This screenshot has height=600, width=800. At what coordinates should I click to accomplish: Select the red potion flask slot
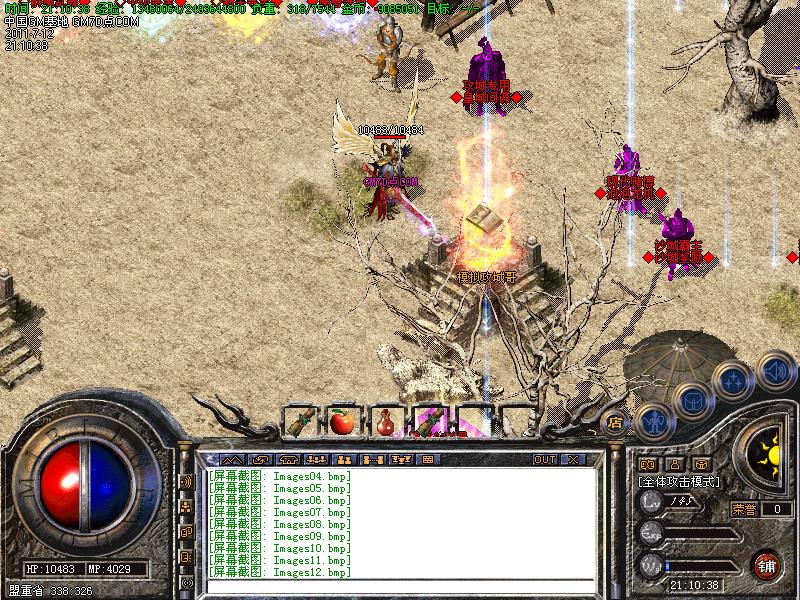[386, 421]
